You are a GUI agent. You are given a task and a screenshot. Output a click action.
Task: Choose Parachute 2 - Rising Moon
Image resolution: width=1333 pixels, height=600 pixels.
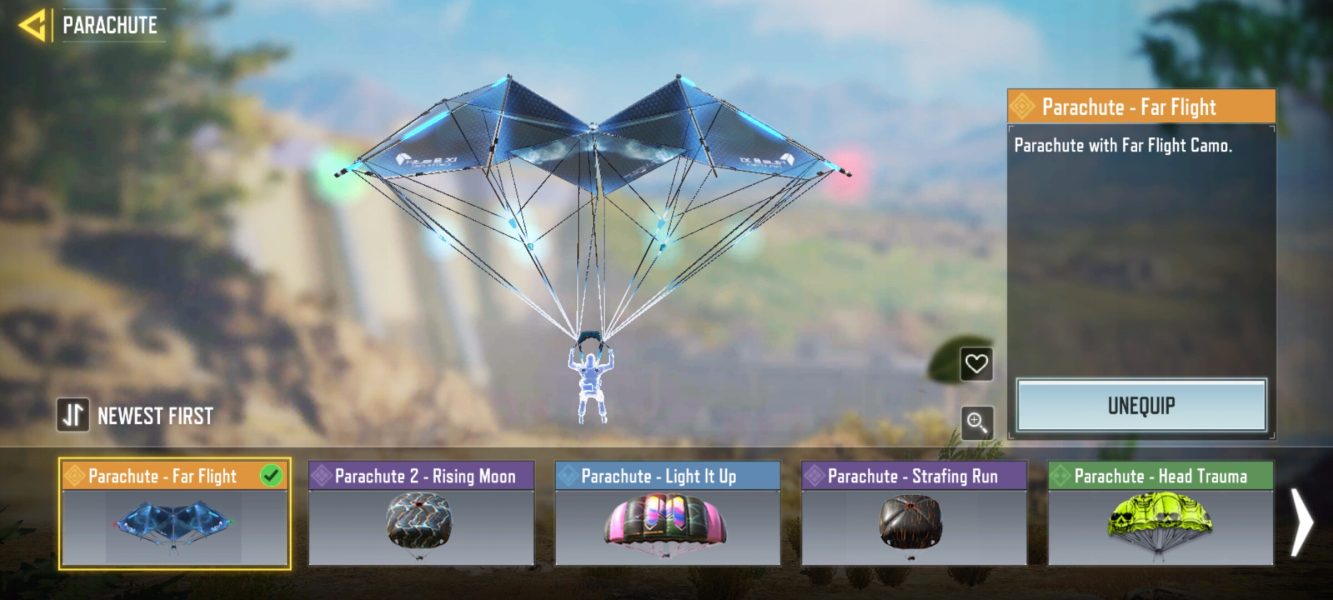click(x=421, y=514)
